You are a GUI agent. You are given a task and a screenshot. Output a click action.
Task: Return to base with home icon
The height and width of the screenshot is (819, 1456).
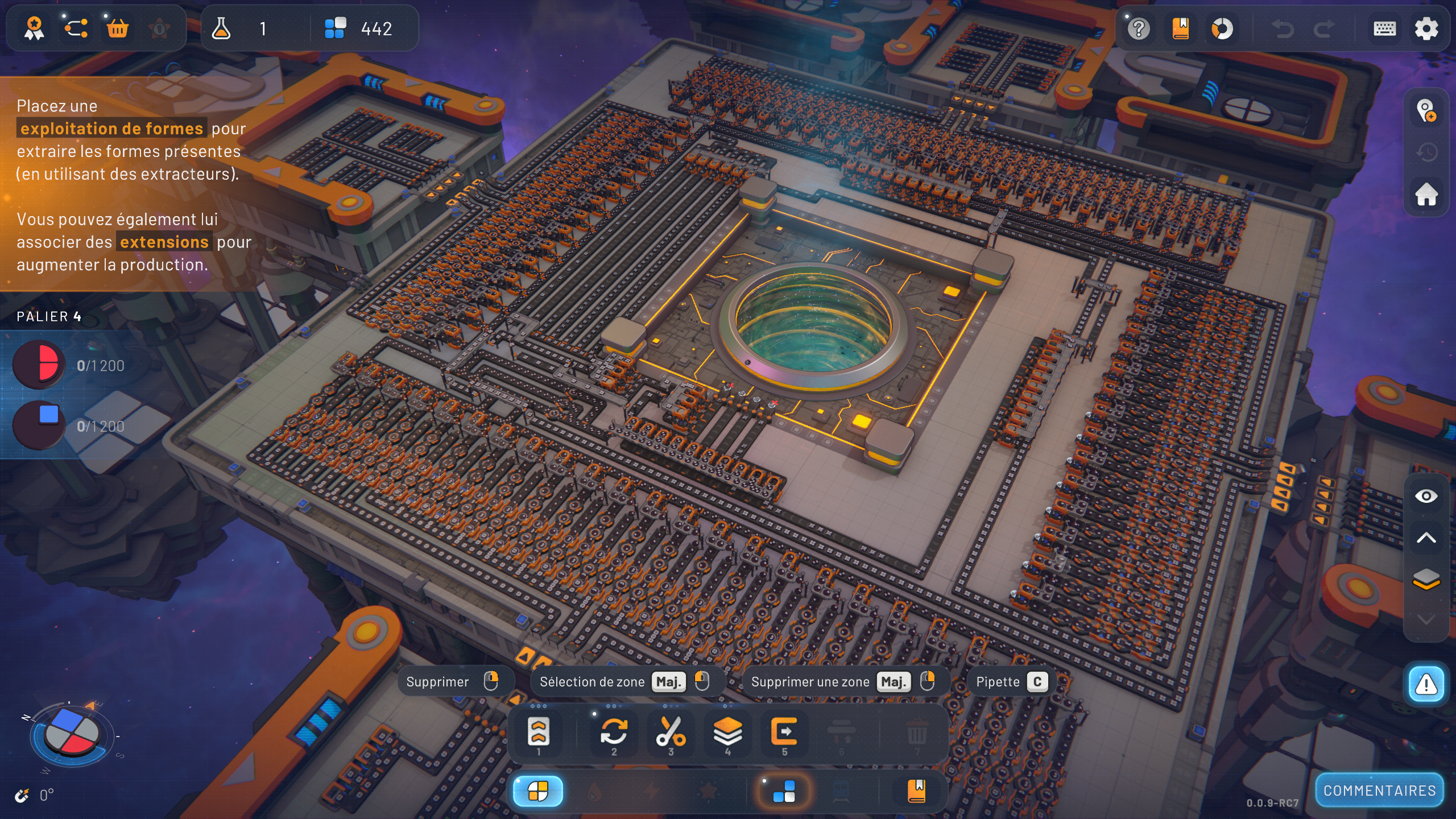[x=1426, y=195]
